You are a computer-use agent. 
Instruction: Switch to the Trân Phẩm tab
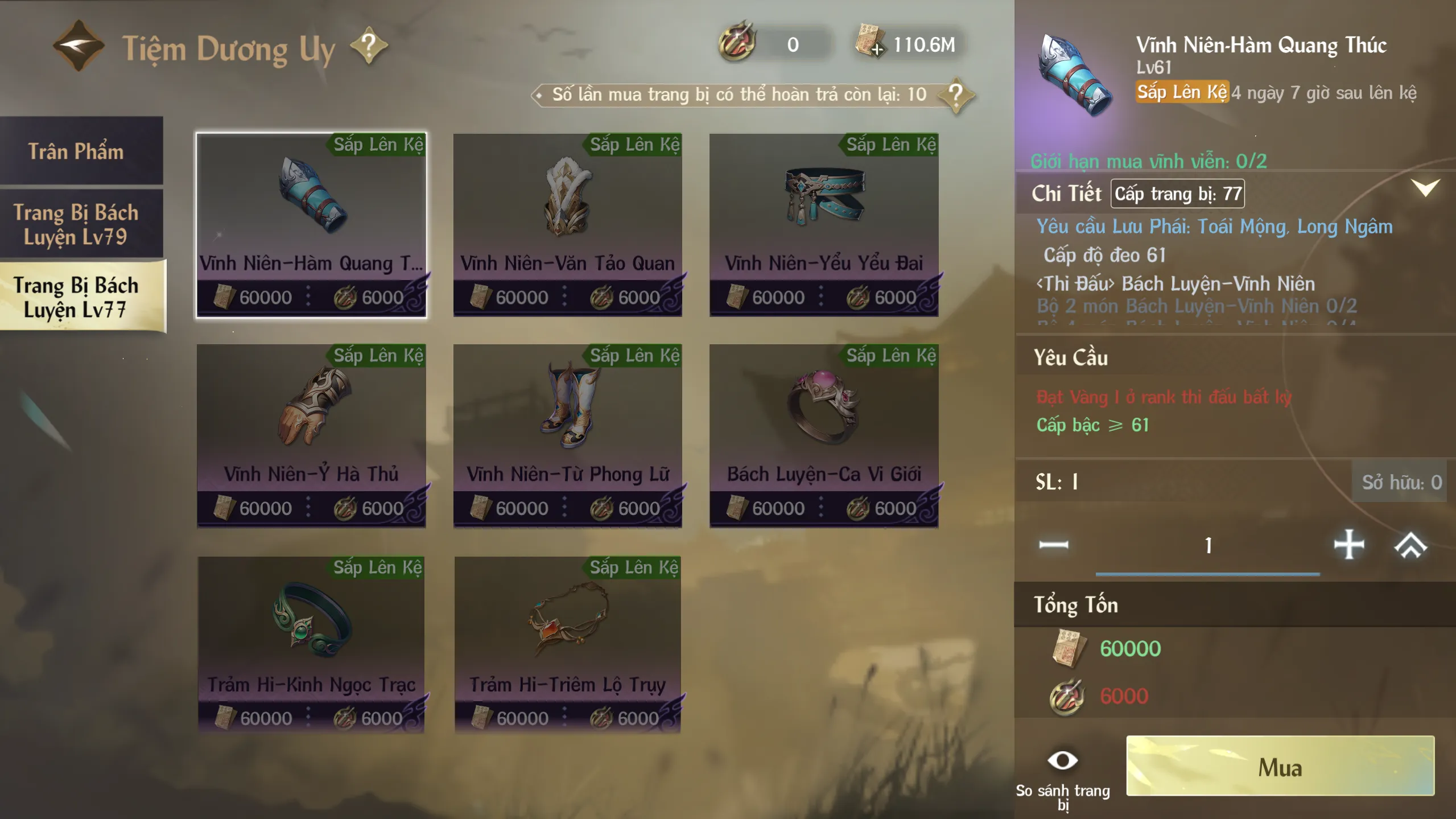click(x=76, y=151)
